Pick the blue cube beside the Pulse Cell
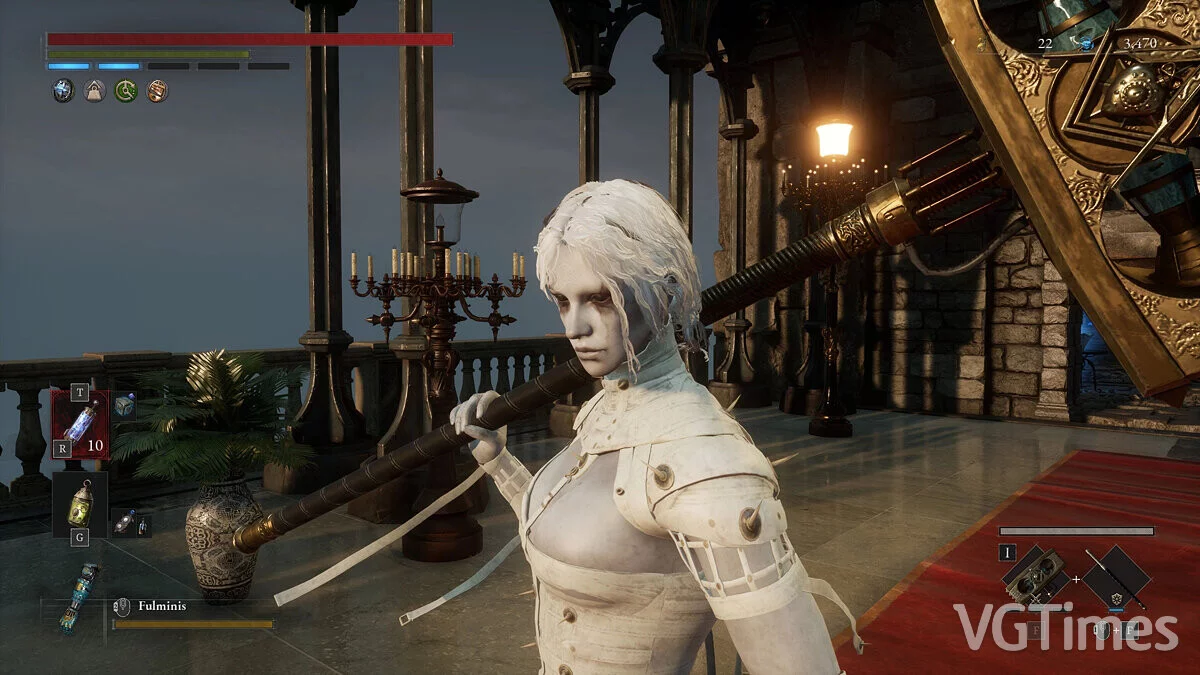The width and height of the screenshot is (1200, 675). (x=124, y=405)
